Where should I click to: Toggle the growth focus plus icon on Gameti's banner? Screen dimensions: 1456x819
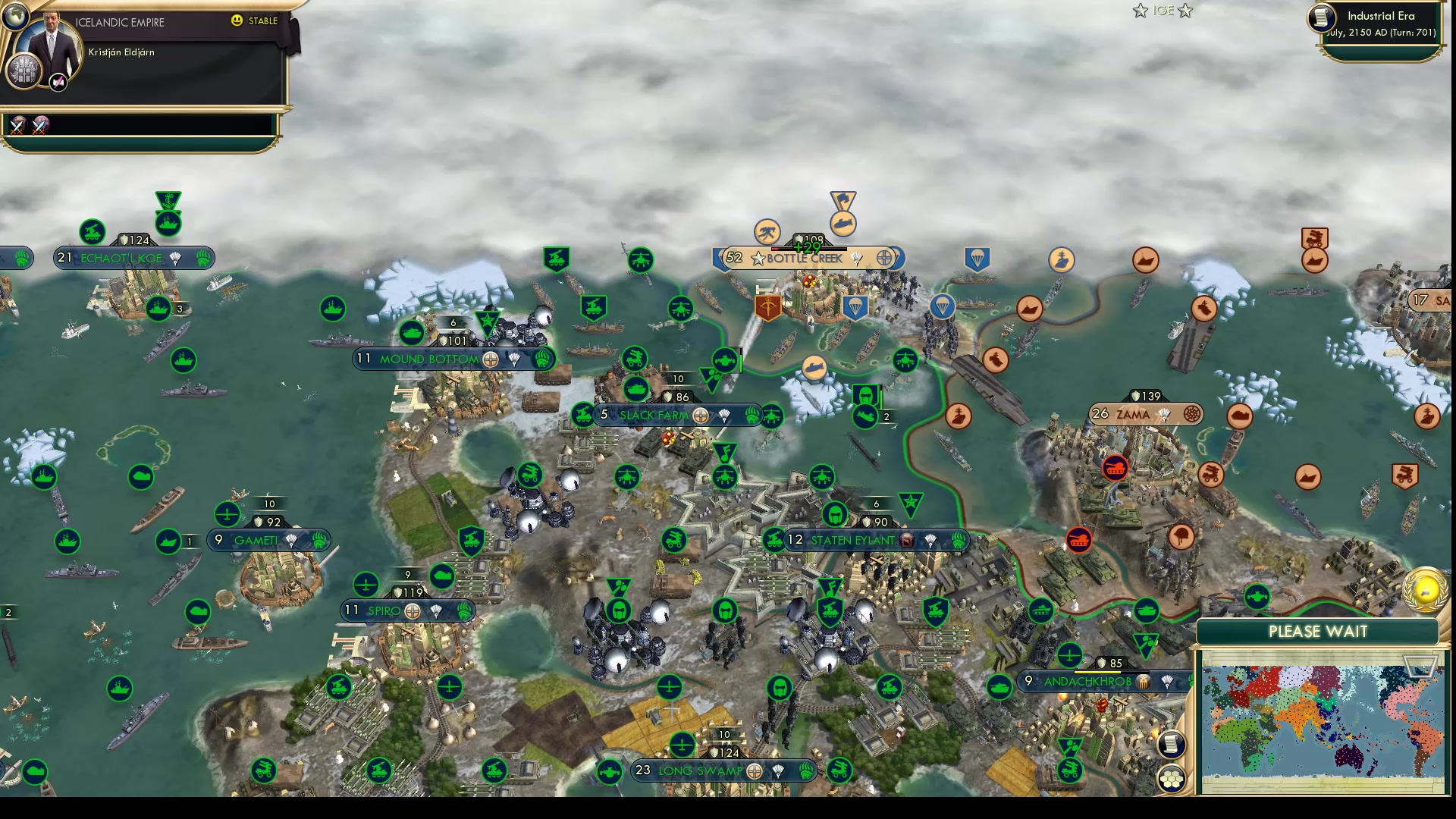tap(227, 515)
